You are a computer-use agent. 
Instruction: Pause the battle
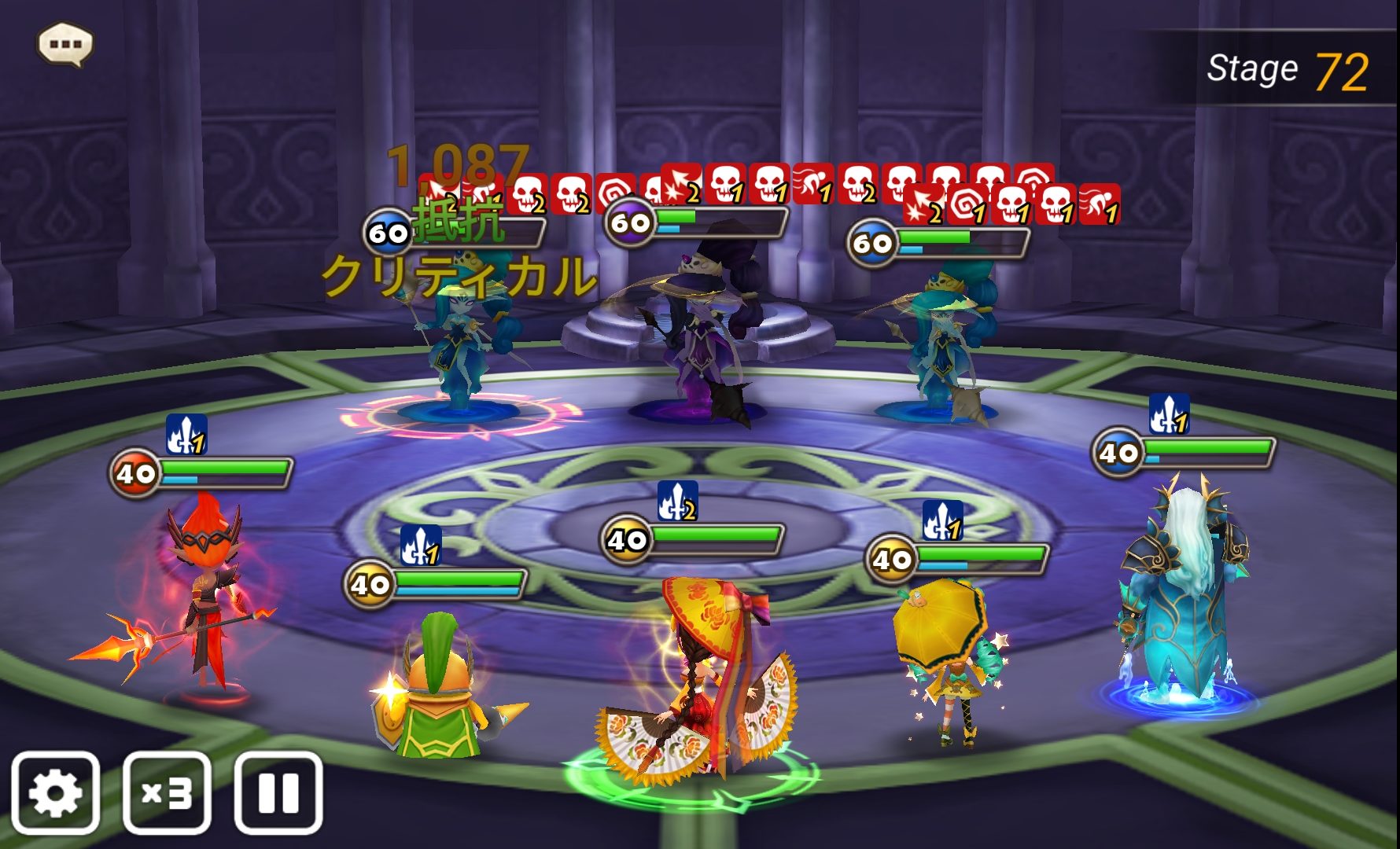278,792
